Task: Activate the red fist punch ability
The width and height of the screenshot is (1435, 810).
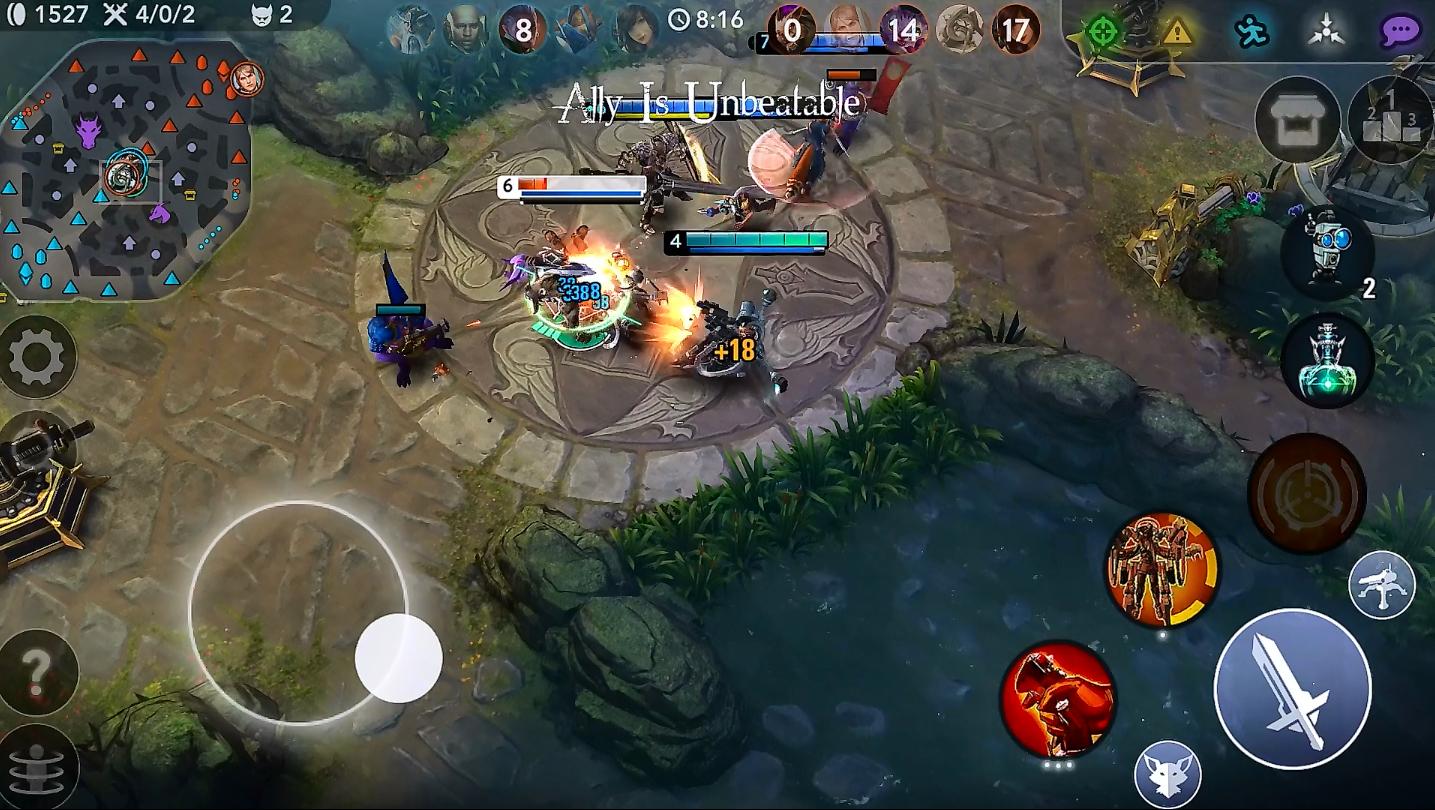Action: [1057, 699]
